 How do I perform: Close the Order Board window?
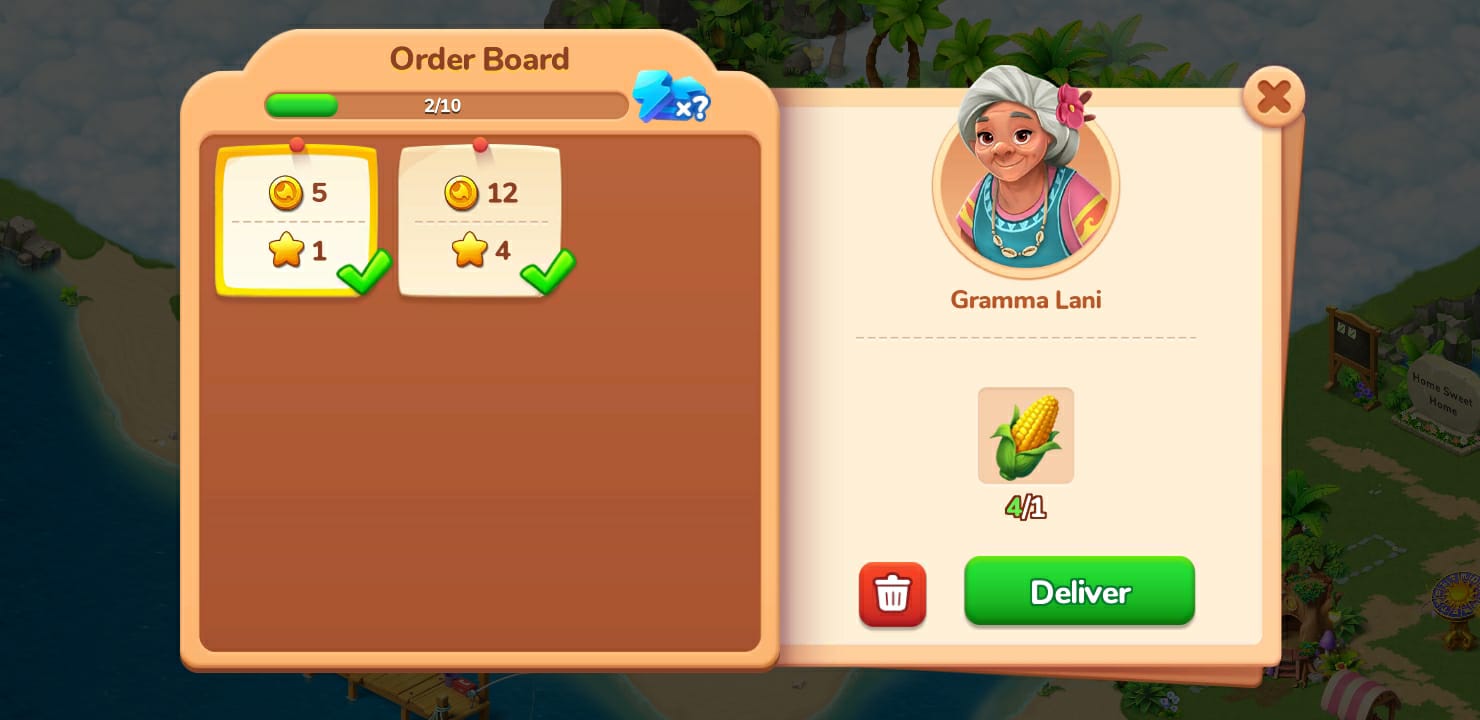click(1273, 97)
